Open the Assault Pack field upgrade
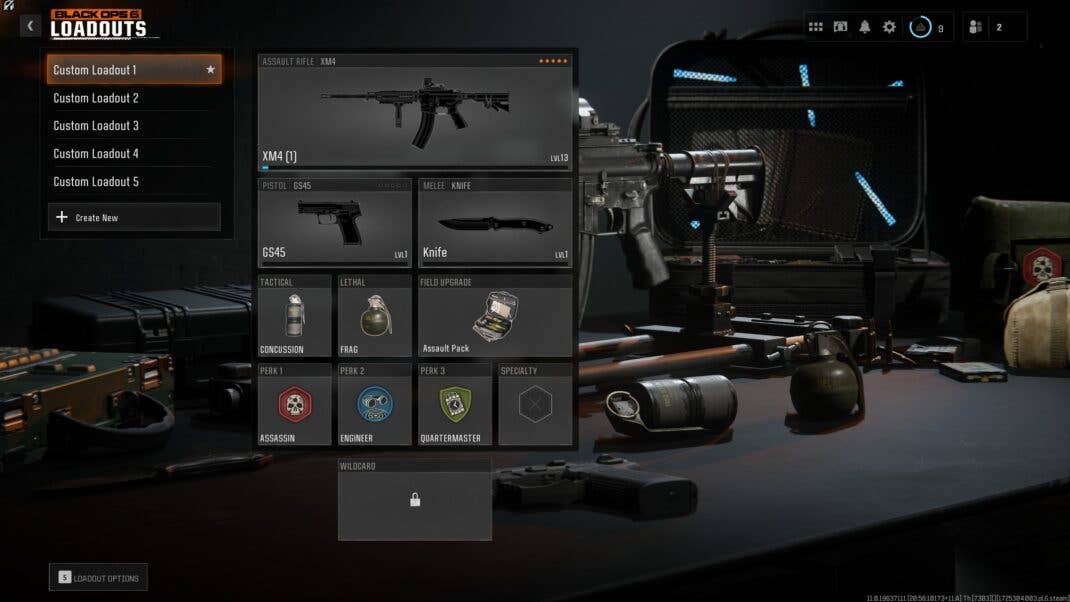The image size is (1070, 602). (495, 316)
